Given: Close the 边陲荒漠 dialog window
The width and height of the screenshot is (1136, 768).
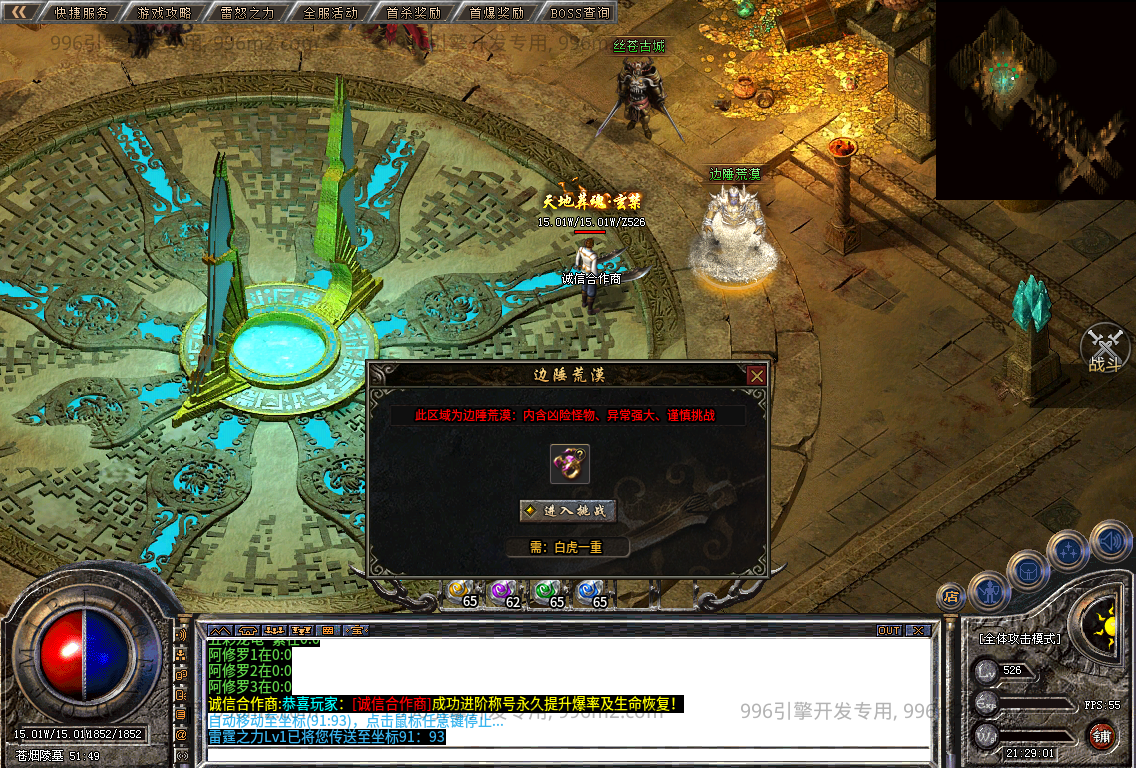Looking at the screenshot, I should pyautogui.click(x=757, y=376).
